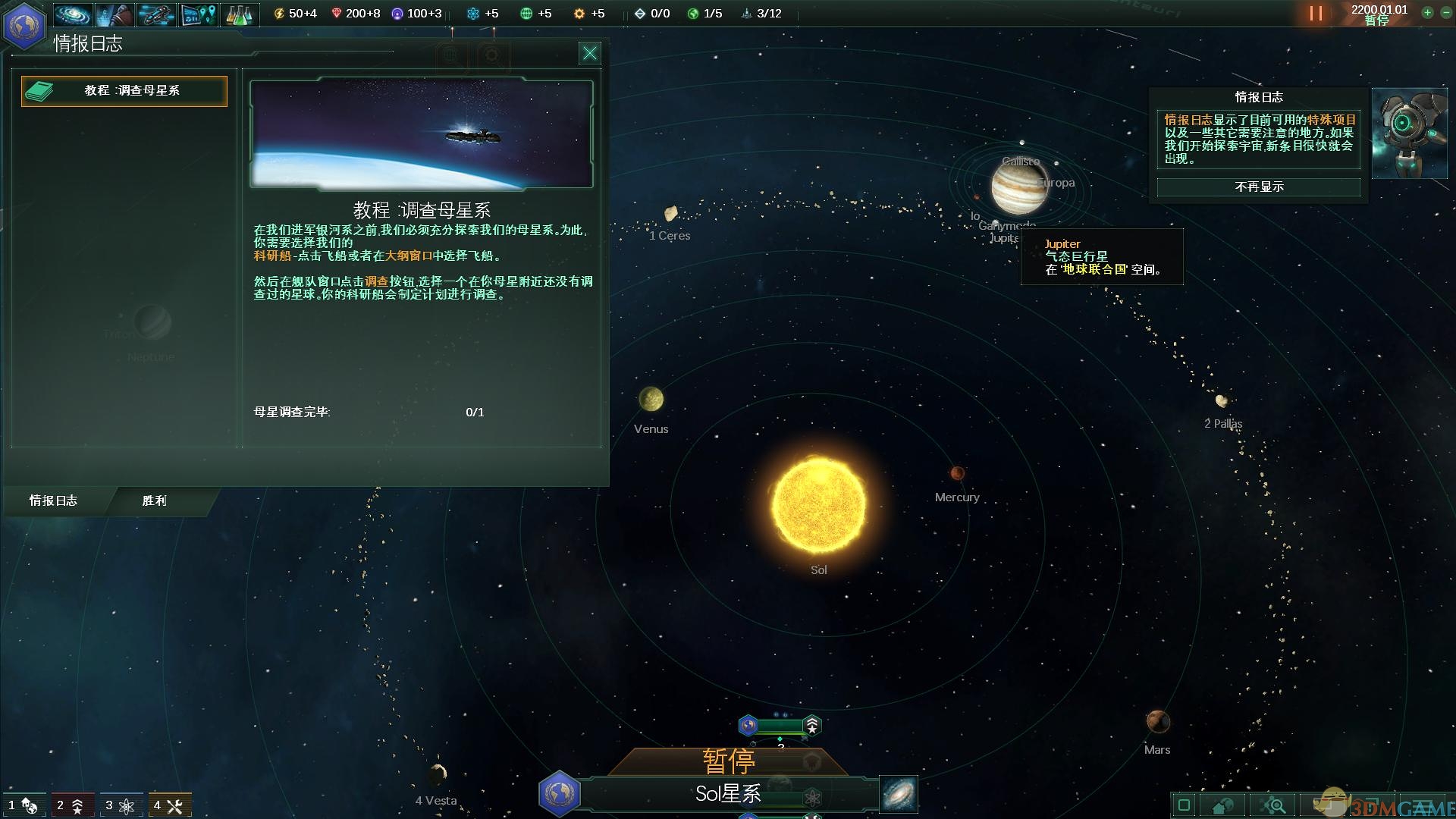Select the atom research shortcut numbered 3
Image resolution: width=1456 pixels, height=819 pixels.
121,805
